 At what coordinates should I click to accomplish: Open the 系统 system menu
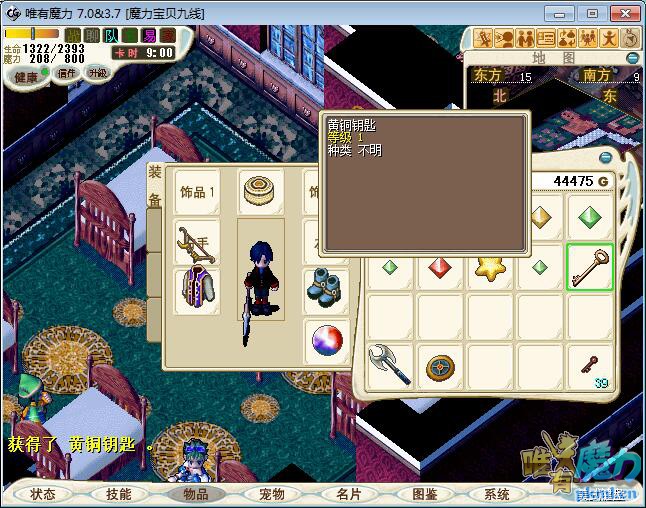(497, 494)
